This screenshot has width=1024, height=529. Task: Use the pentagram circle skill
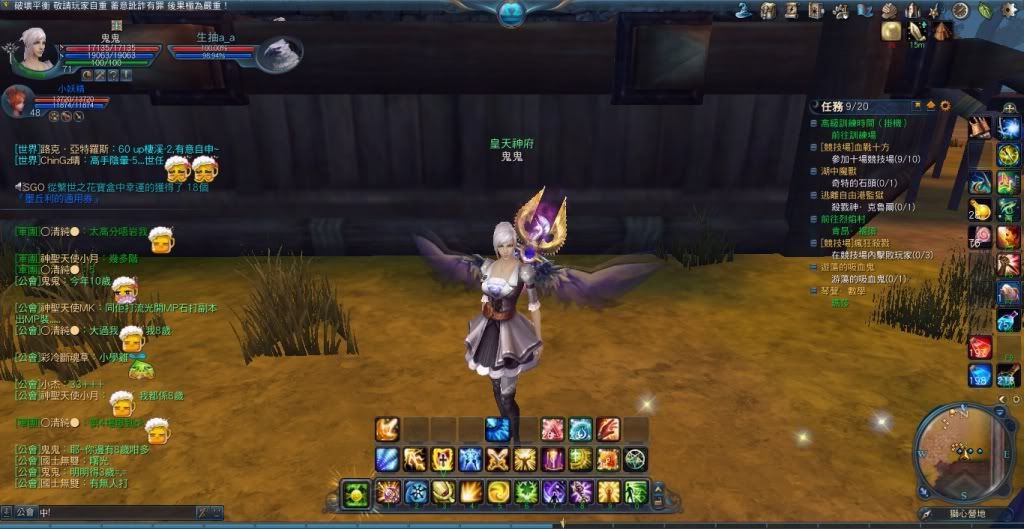pos(635,459)
